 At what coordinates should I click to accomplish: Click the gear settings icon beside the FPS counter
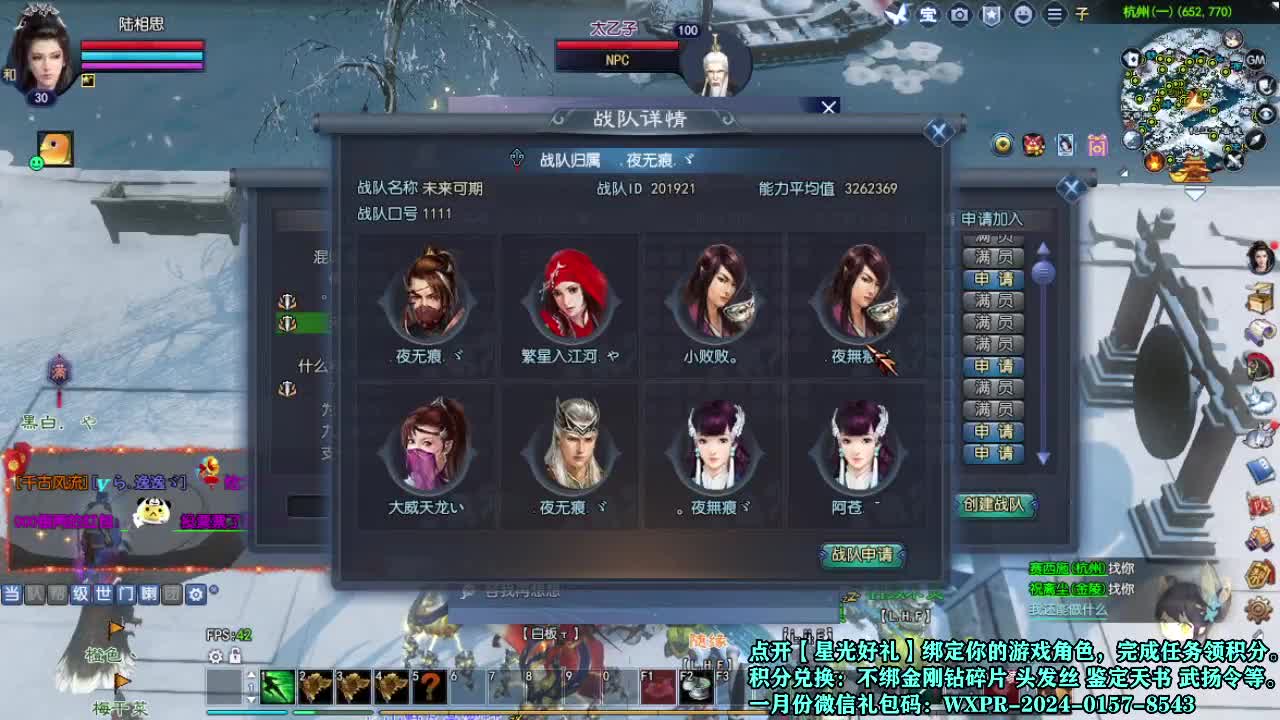pyautogui.click(x=215, y=657)
